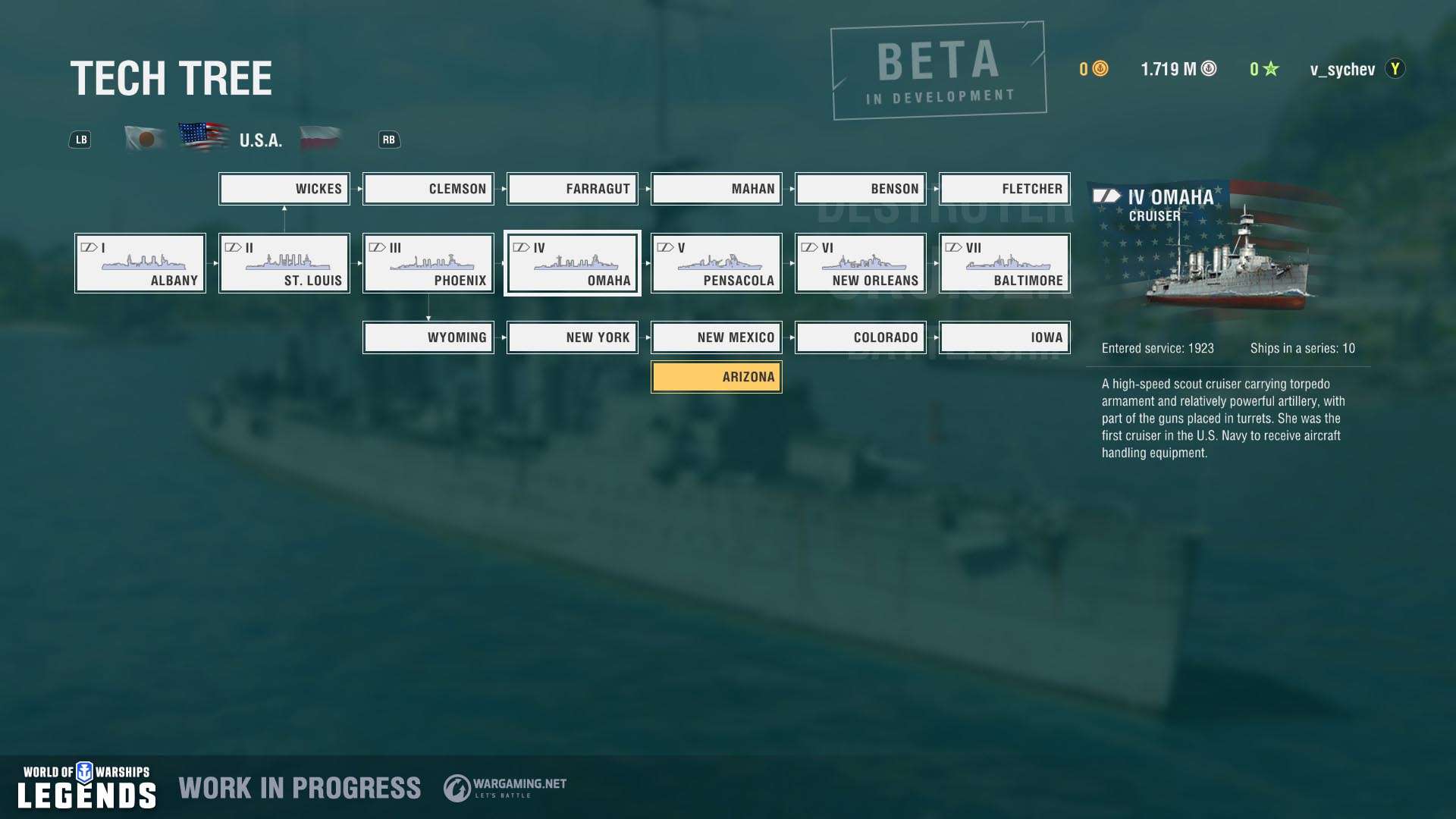This screenshot has width=1456, height=819.
Task: Choose the New York battleship
Action: click(573, 337)
